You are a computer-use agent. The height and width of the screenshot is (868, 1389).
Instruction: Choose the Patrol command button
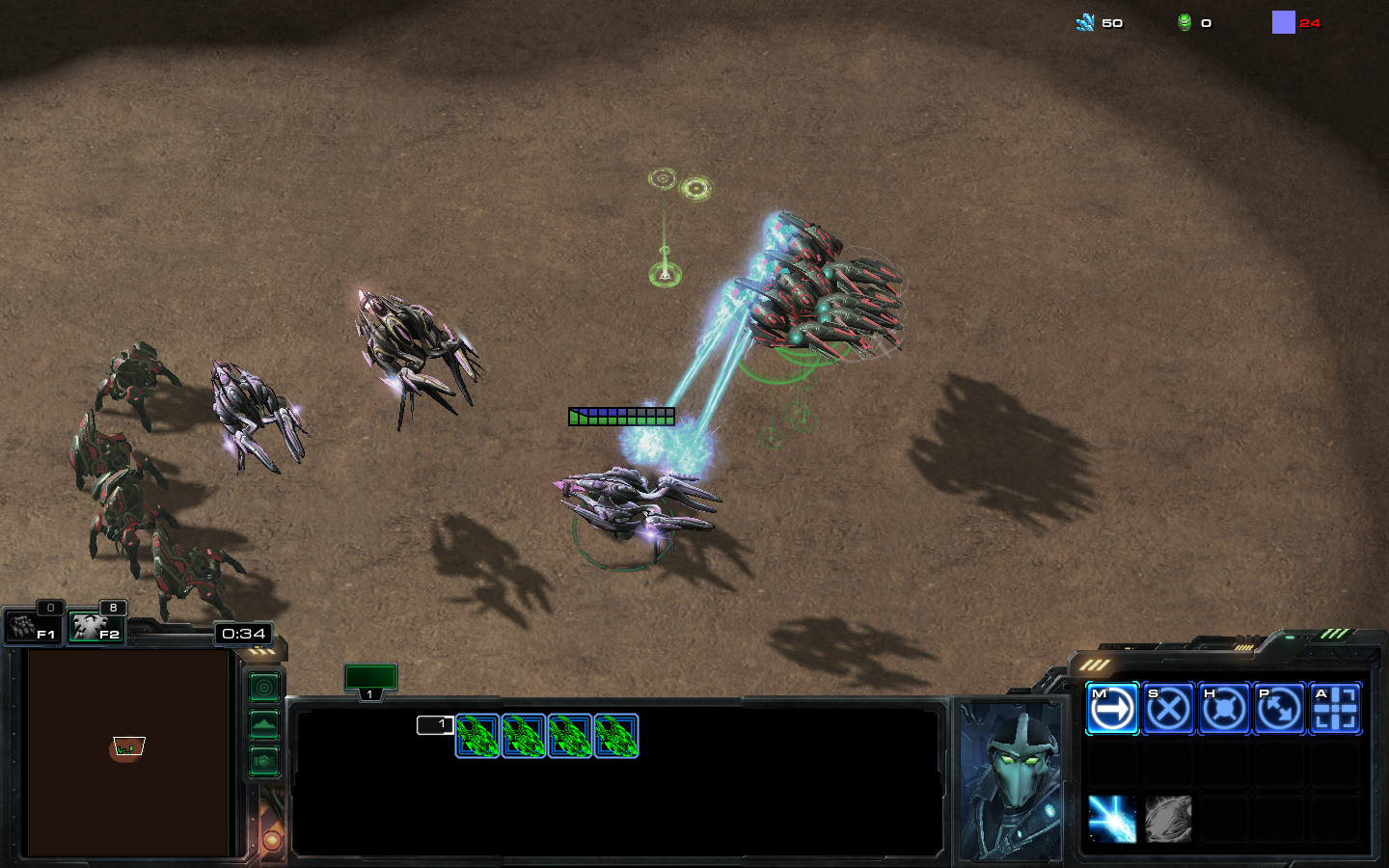(1279, 709)
